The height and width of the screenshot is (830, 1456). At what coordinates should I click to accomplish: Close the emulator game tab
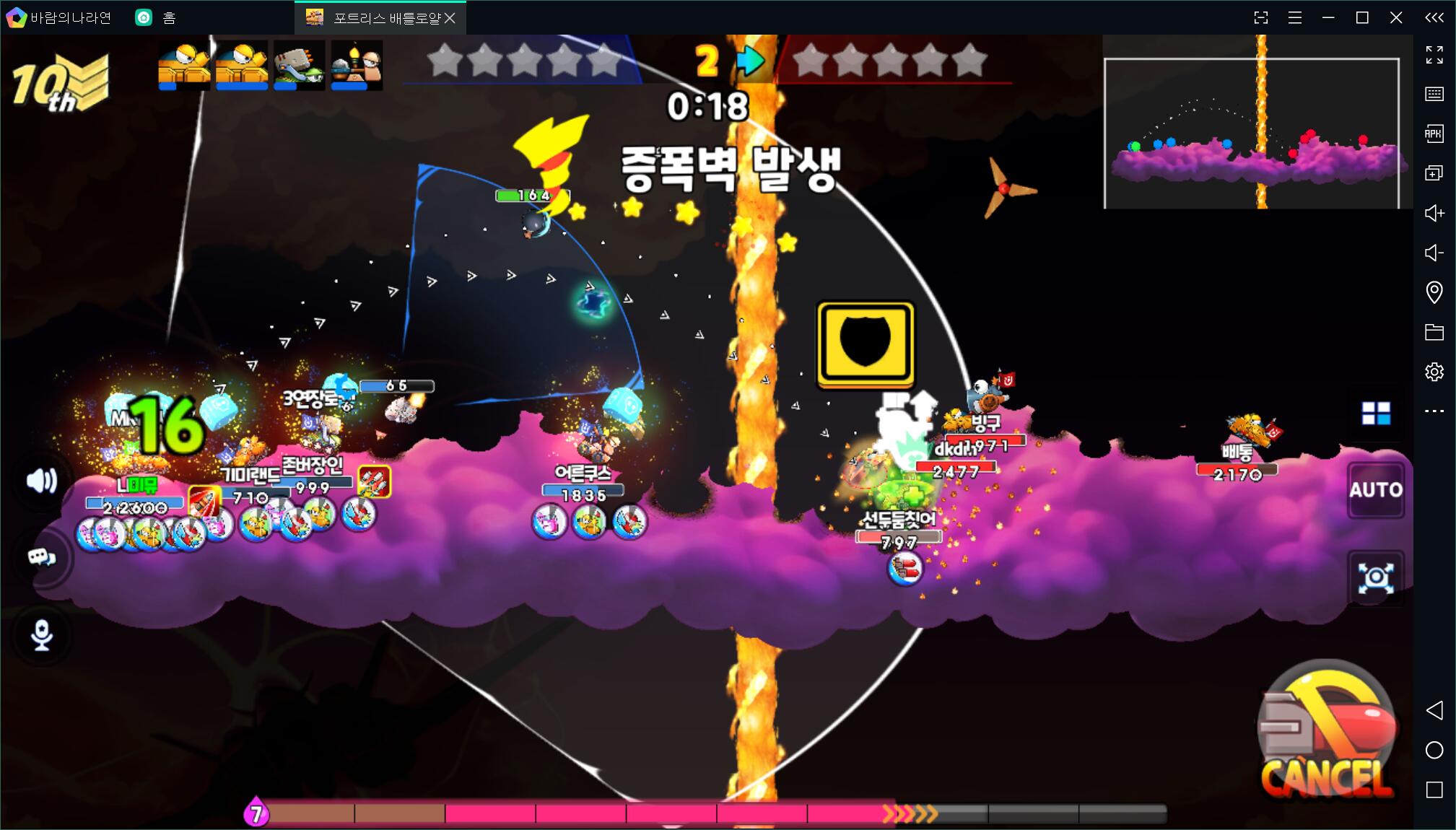pos(450,18)
